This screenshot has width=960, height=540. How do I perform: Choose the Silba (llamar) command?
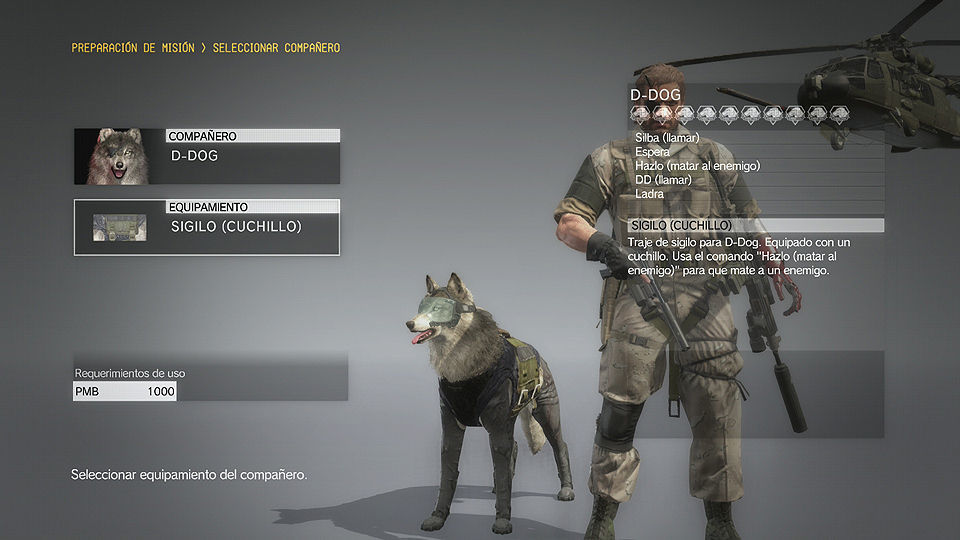pos(667,138)
